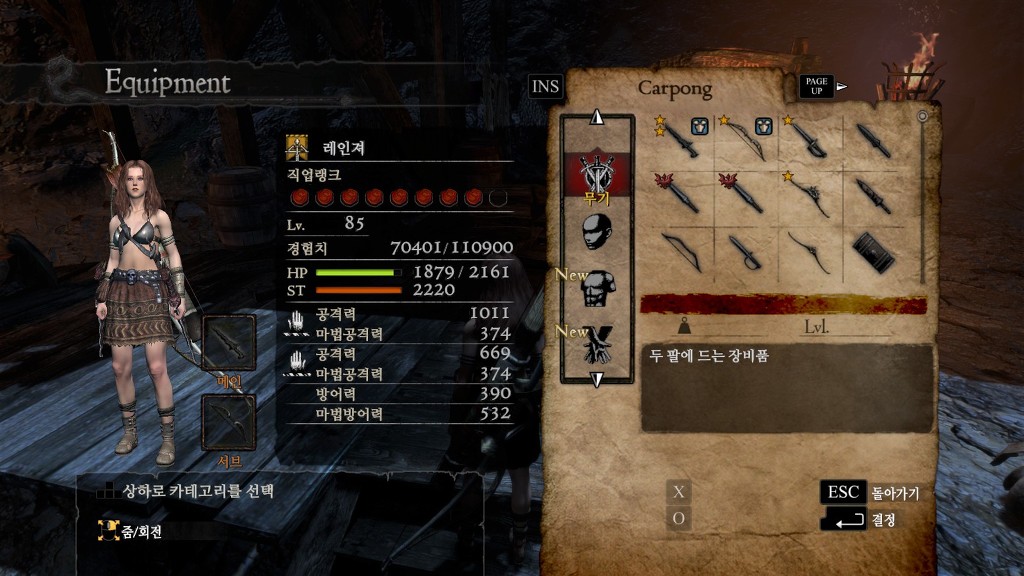Choose the one-star sword with curved guard

click(x=808, y=141)
